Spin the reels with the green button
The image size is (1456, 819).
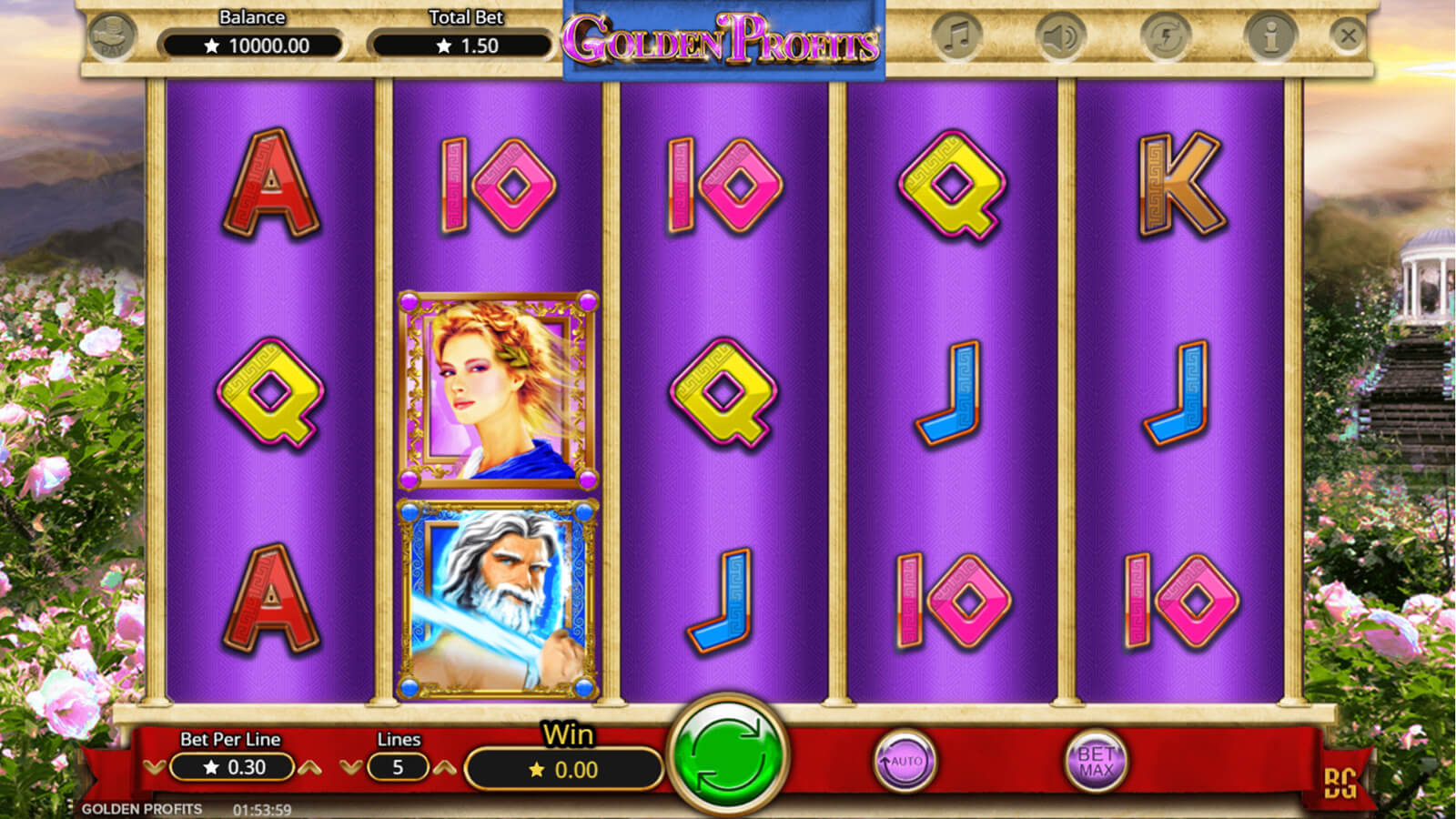coord(727,757)
